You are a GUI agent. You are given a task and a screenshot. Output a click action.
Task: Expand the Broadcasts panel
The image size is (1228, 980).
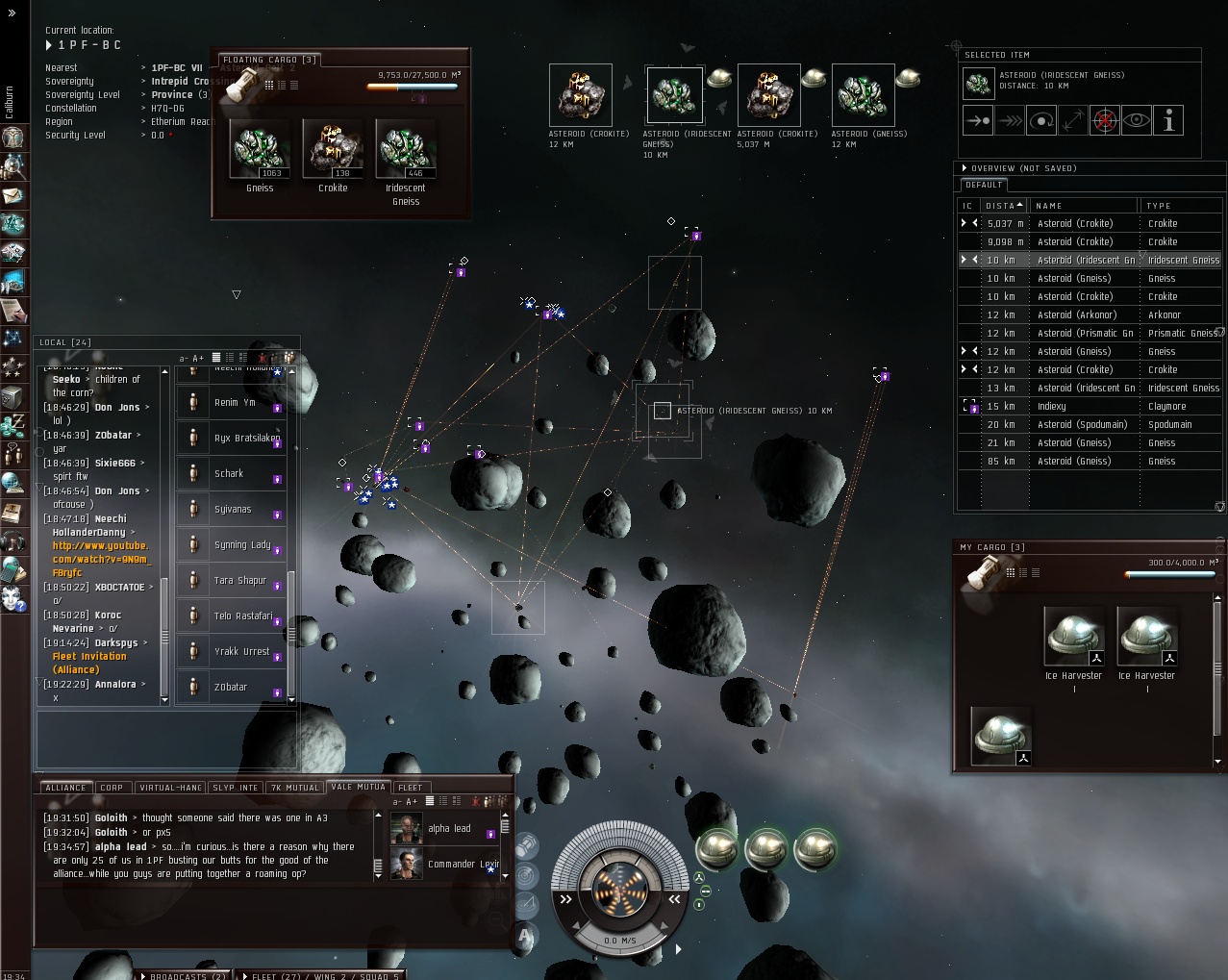click(187, 975)
